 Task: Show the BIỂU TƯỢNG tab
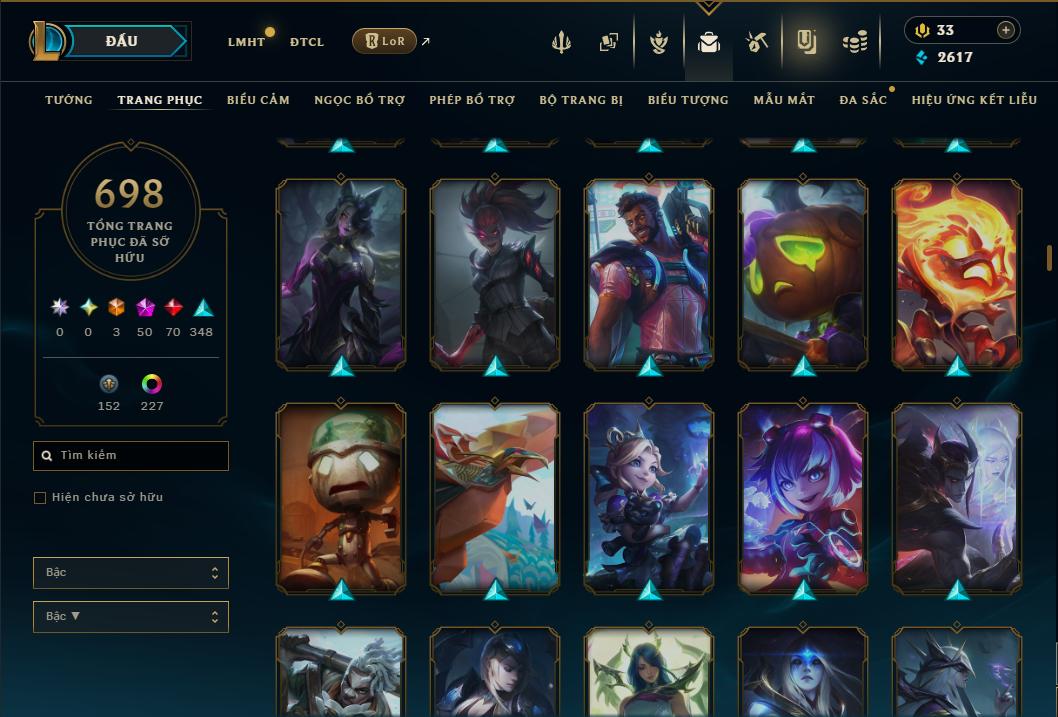click(688, 100)
